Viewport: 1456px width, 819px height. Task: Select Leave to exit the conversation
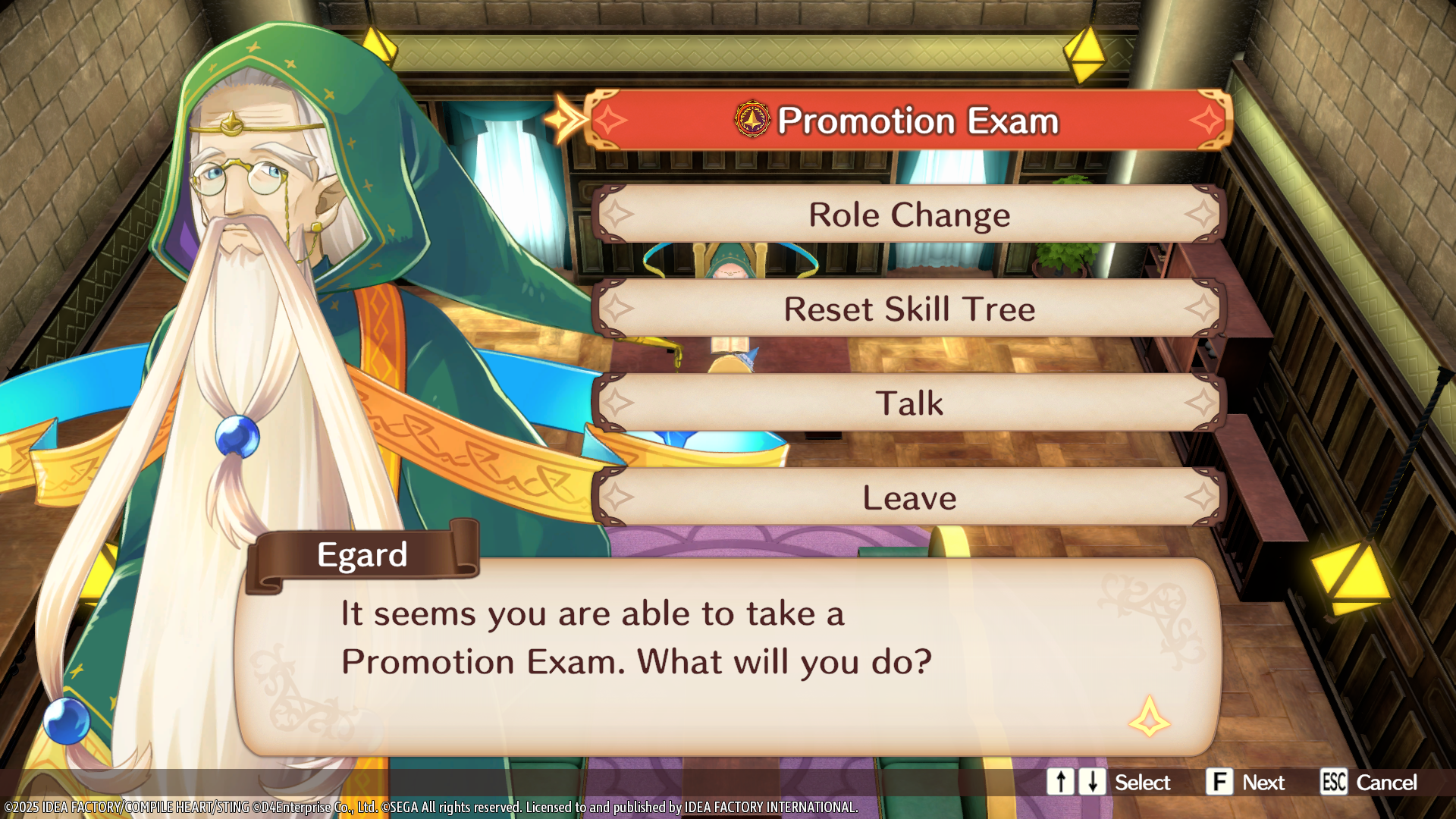[908, 497]
